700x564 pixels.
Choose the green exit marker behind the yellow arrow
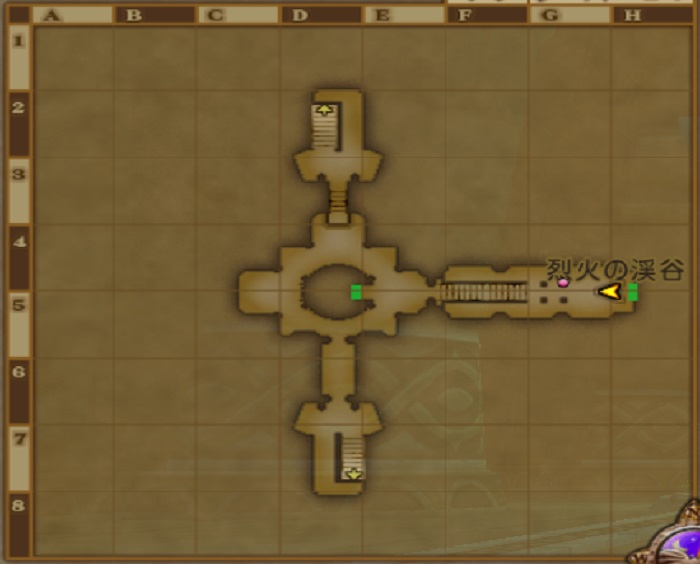pyautogui.click(x=632, y=292)
